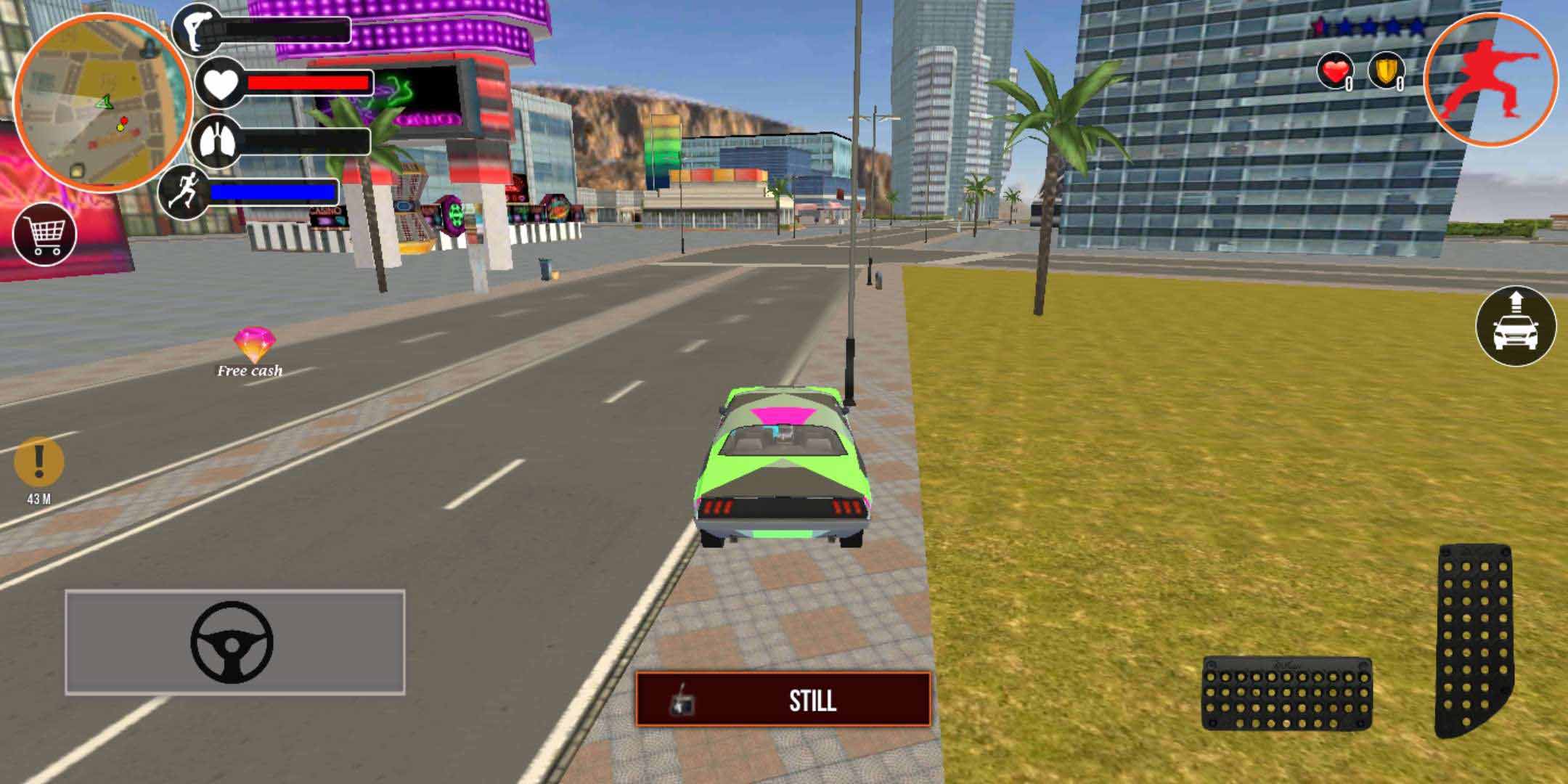The width and height of the screenshot is (1568, 784).
Task: Tap the red fighter character icon
Action: point(1490,80)
